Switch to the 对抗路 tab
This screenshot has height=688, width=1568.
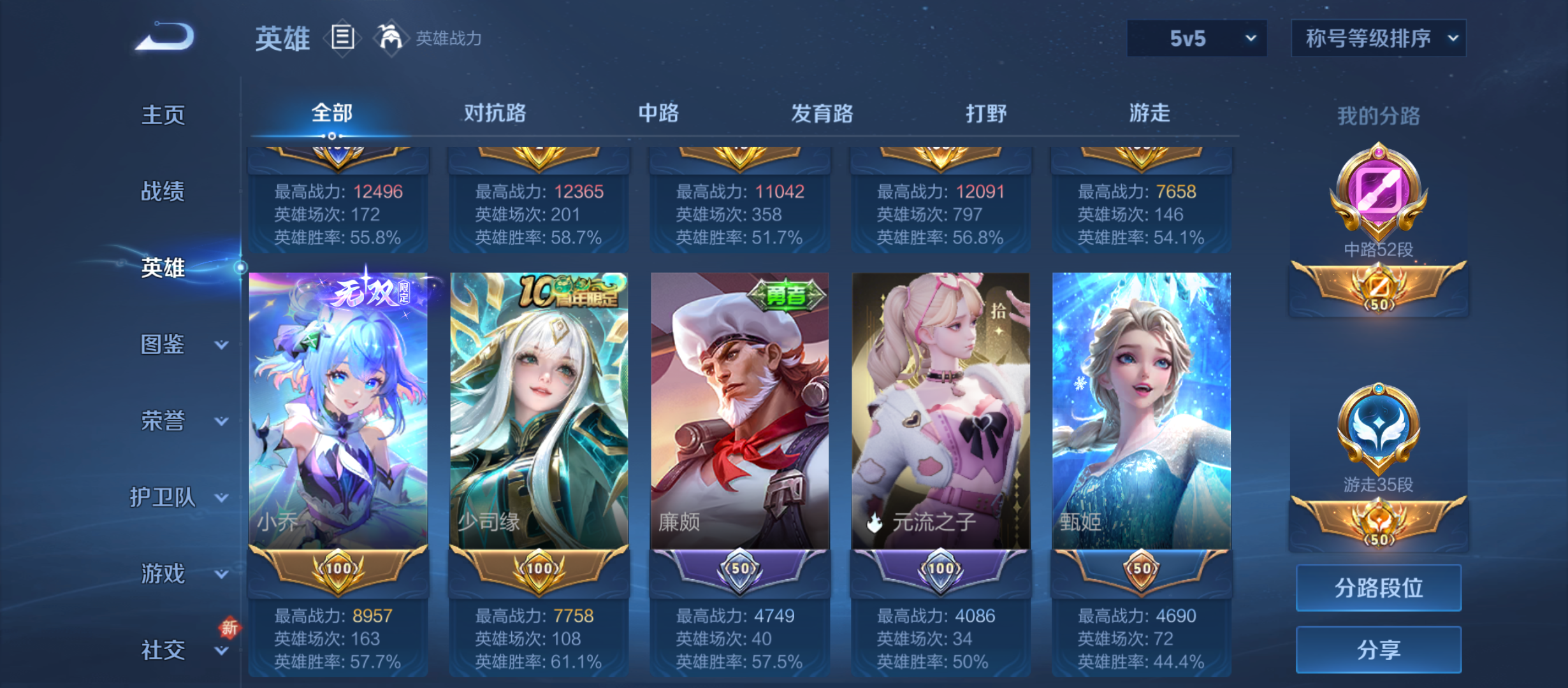point(495,113)
